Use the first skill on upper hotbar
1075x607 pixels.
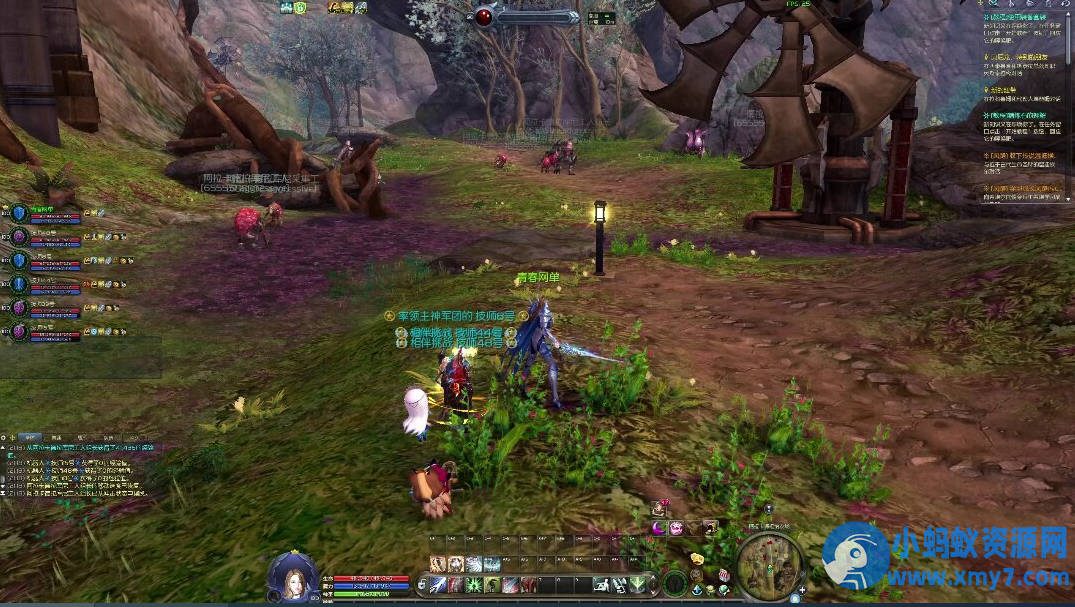(439, 564)
